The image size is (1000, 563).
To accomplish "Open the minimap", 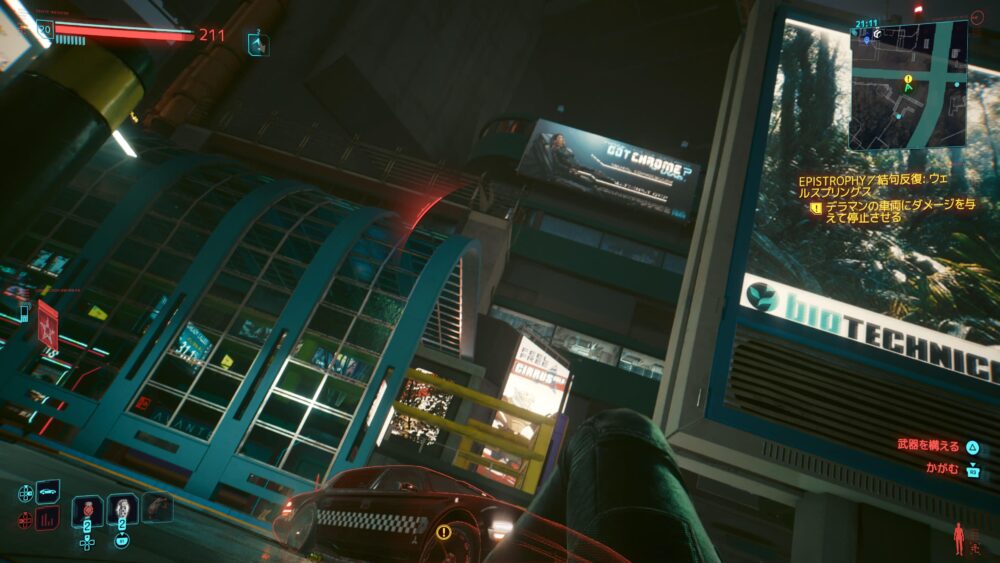I will coord(908,85).
